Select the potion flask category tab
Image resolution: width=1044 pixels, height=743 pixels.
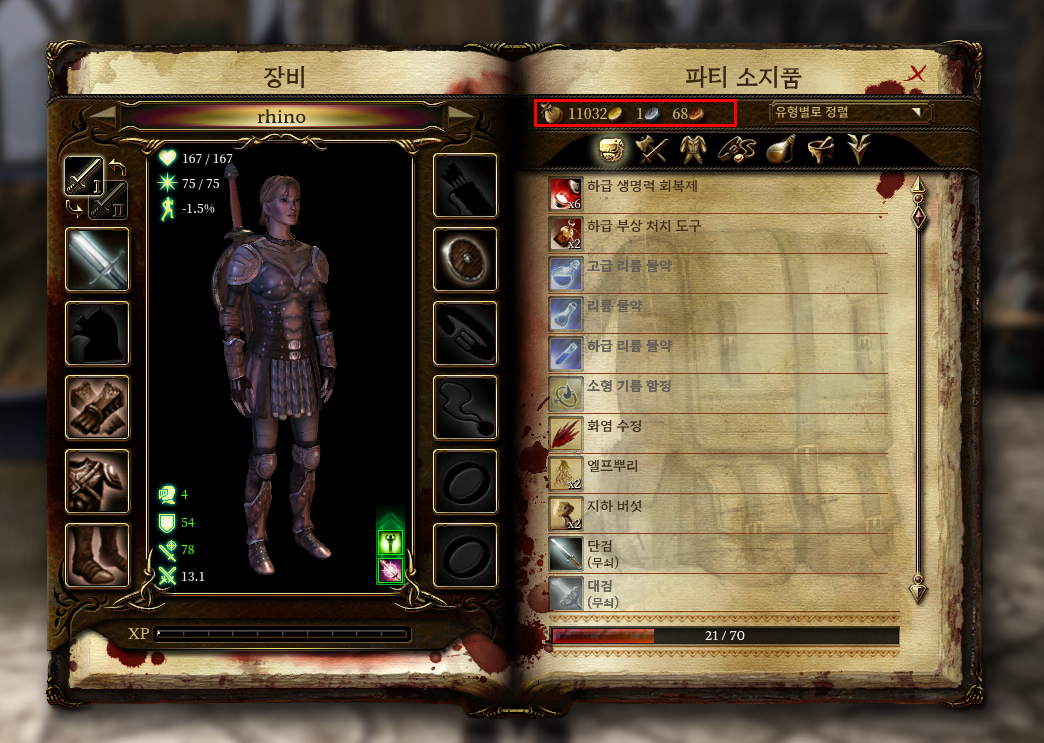click(780, 149)
